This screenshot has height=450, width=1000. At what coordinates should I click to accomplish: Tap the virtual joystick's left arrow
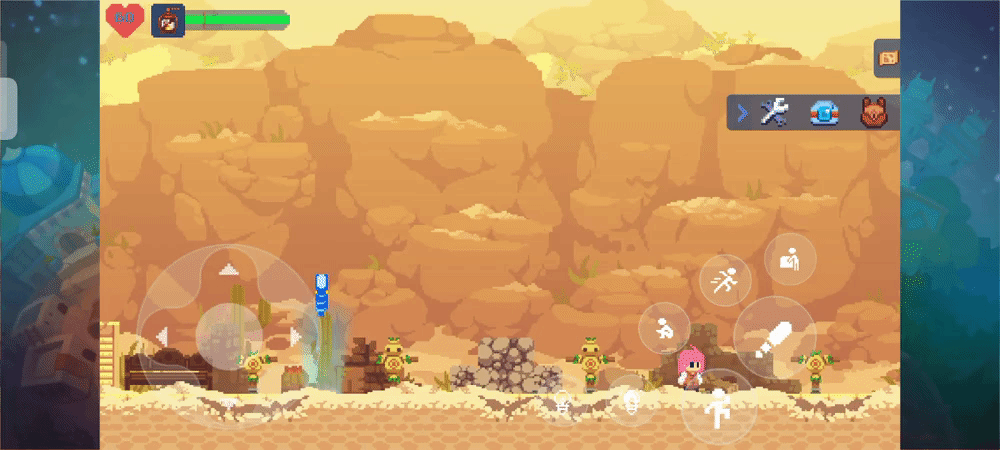(x=160, y=336)
